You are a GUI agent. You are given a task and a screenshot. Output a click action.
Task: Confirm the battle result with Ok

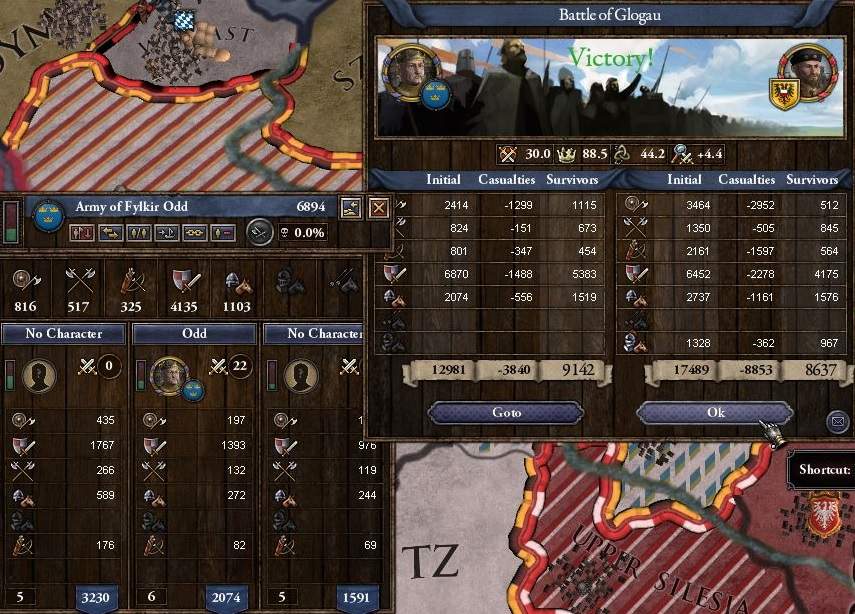(x=714, y=413)
